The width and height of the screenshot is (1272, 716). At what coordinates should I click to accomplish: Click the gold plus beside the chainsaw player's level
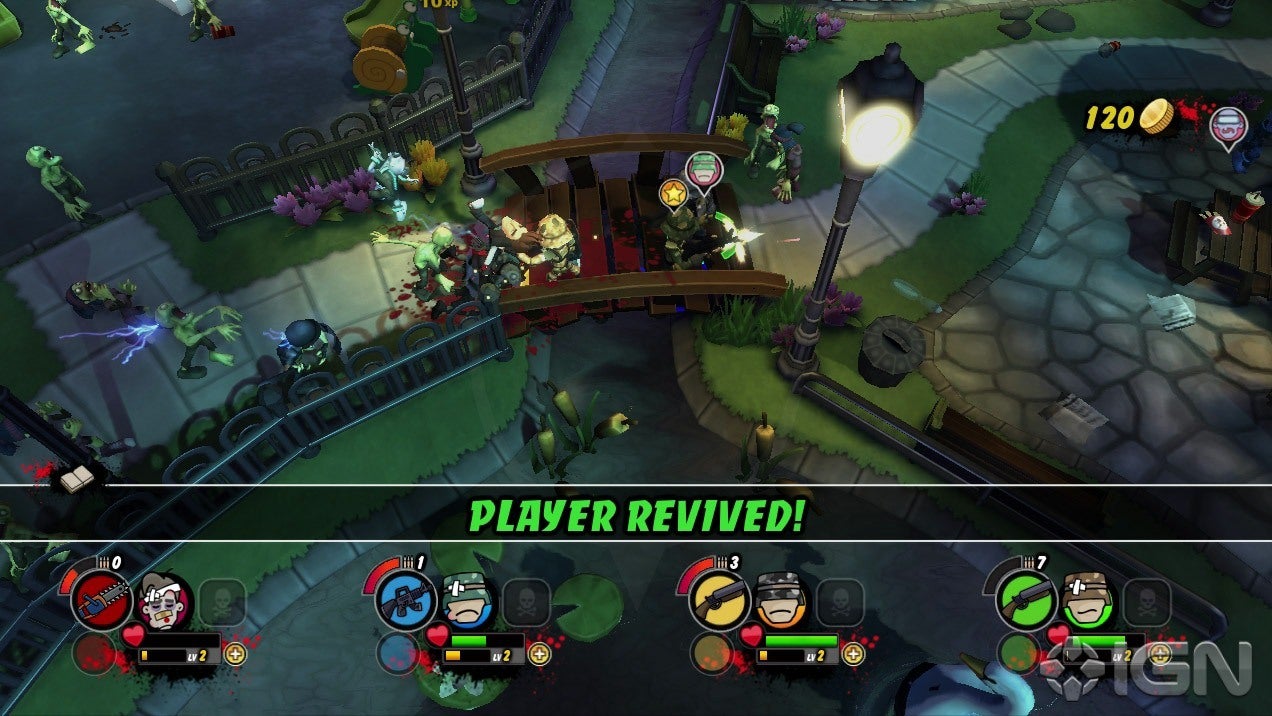point(235,654)
